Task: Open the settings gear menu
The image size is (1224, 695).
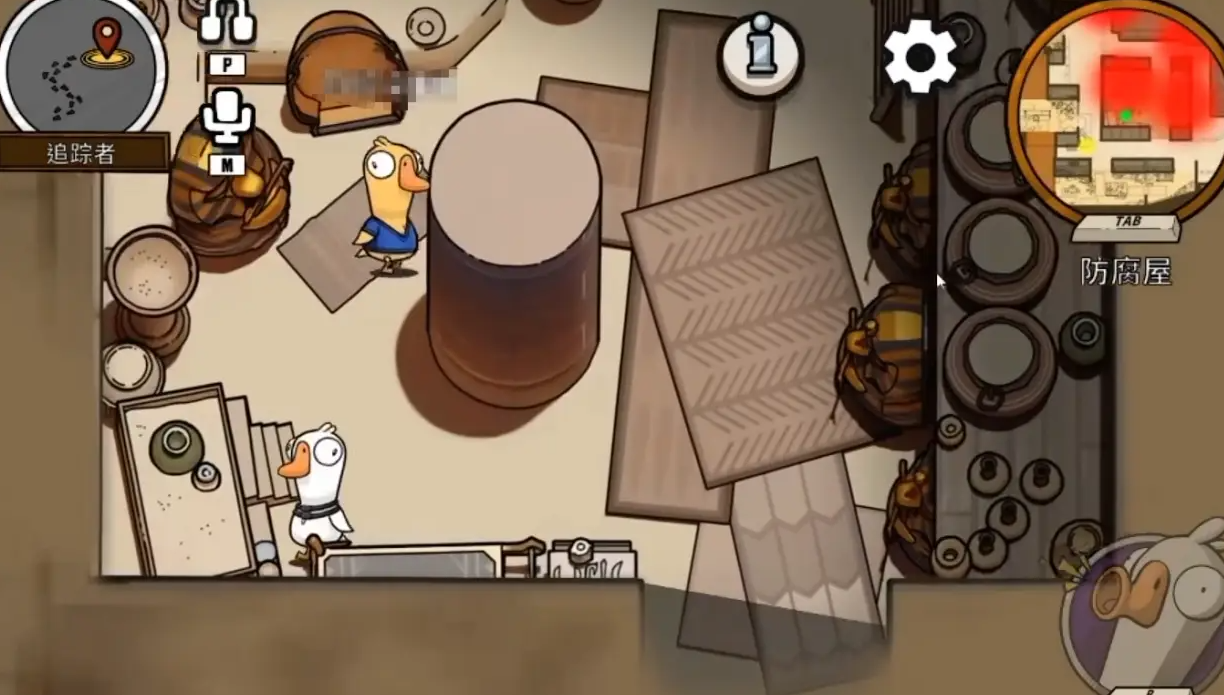Action: 920,56
